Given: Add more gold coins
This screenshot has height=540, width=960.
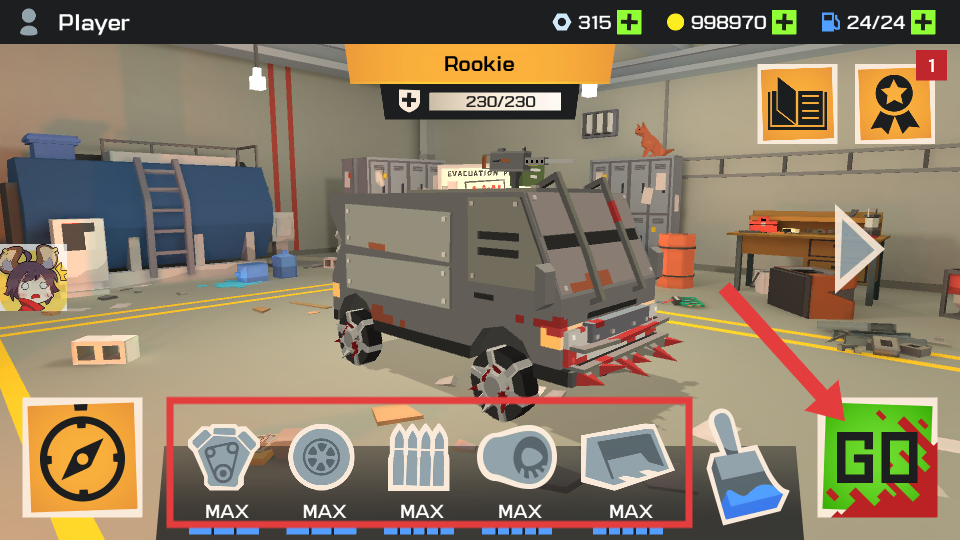Looking at the screenshot, I should tap(784, 22).
